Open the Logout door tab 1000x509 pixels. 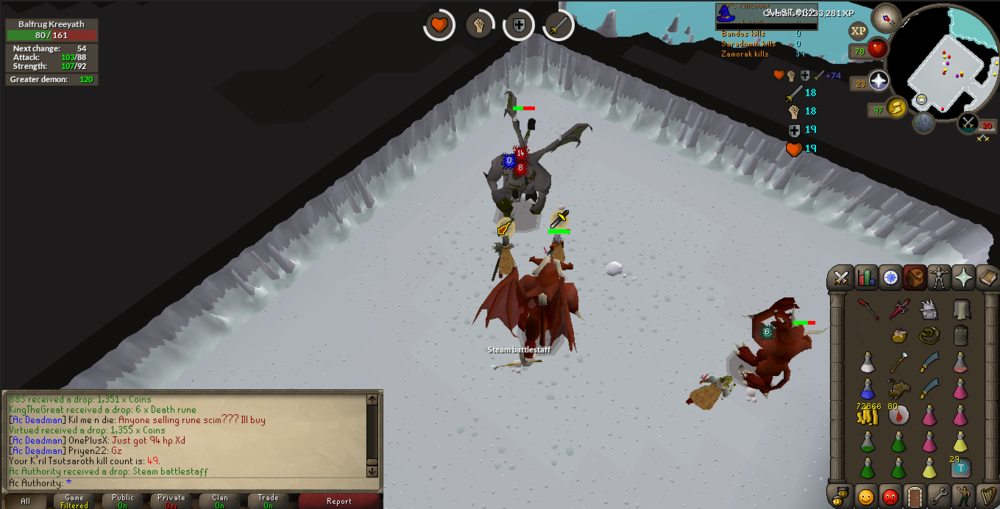pos(914,495)
